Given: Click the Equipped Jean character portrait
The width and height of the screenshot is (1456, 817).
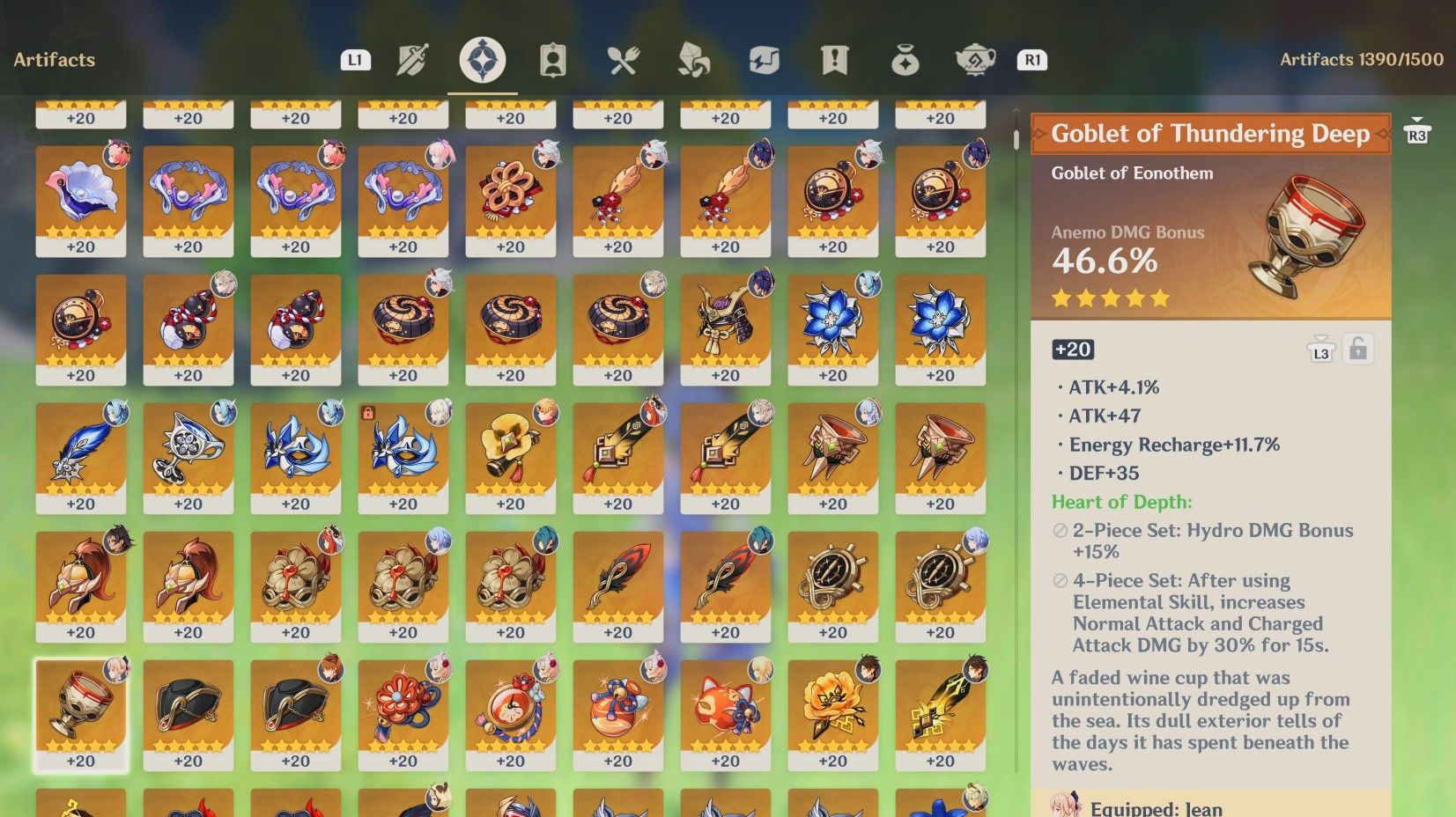Looking at the screenshot, I should tap(1066, 804).
